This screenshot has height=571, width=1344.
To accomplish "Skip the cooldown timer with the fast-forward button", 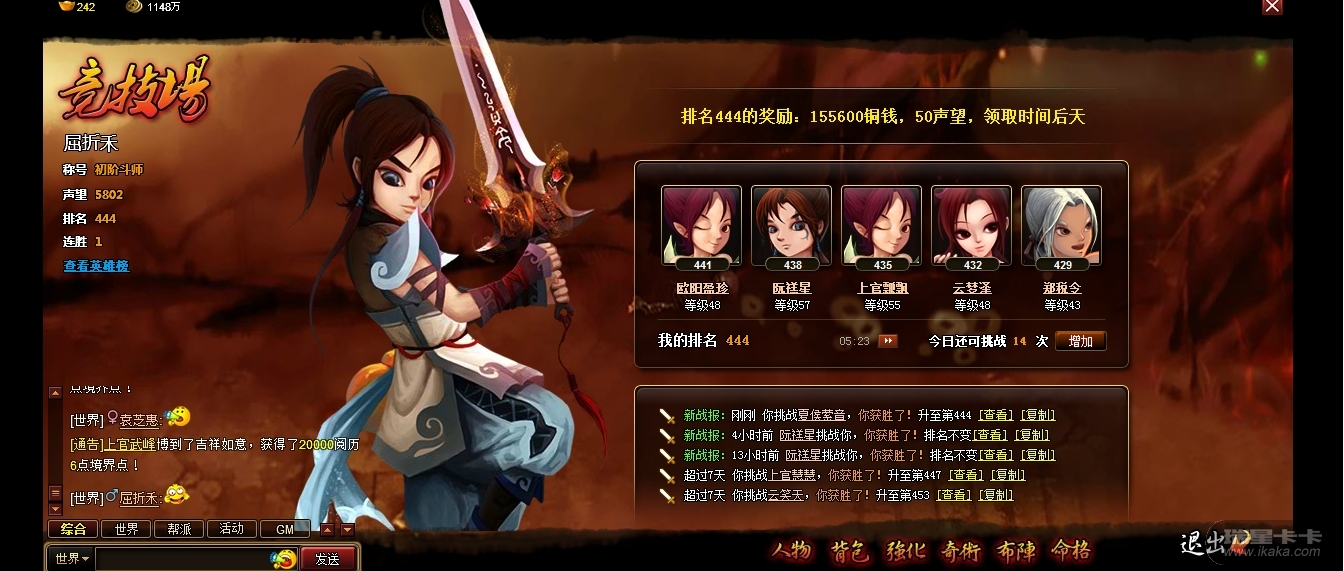I will click(887, 341).
